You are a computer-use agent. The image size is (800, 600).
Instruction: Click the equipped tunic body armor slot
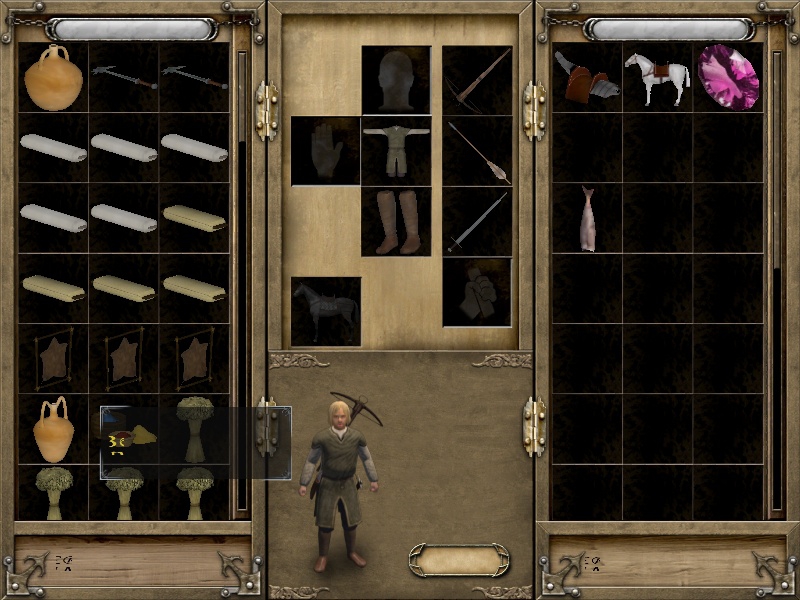point(396,151)
